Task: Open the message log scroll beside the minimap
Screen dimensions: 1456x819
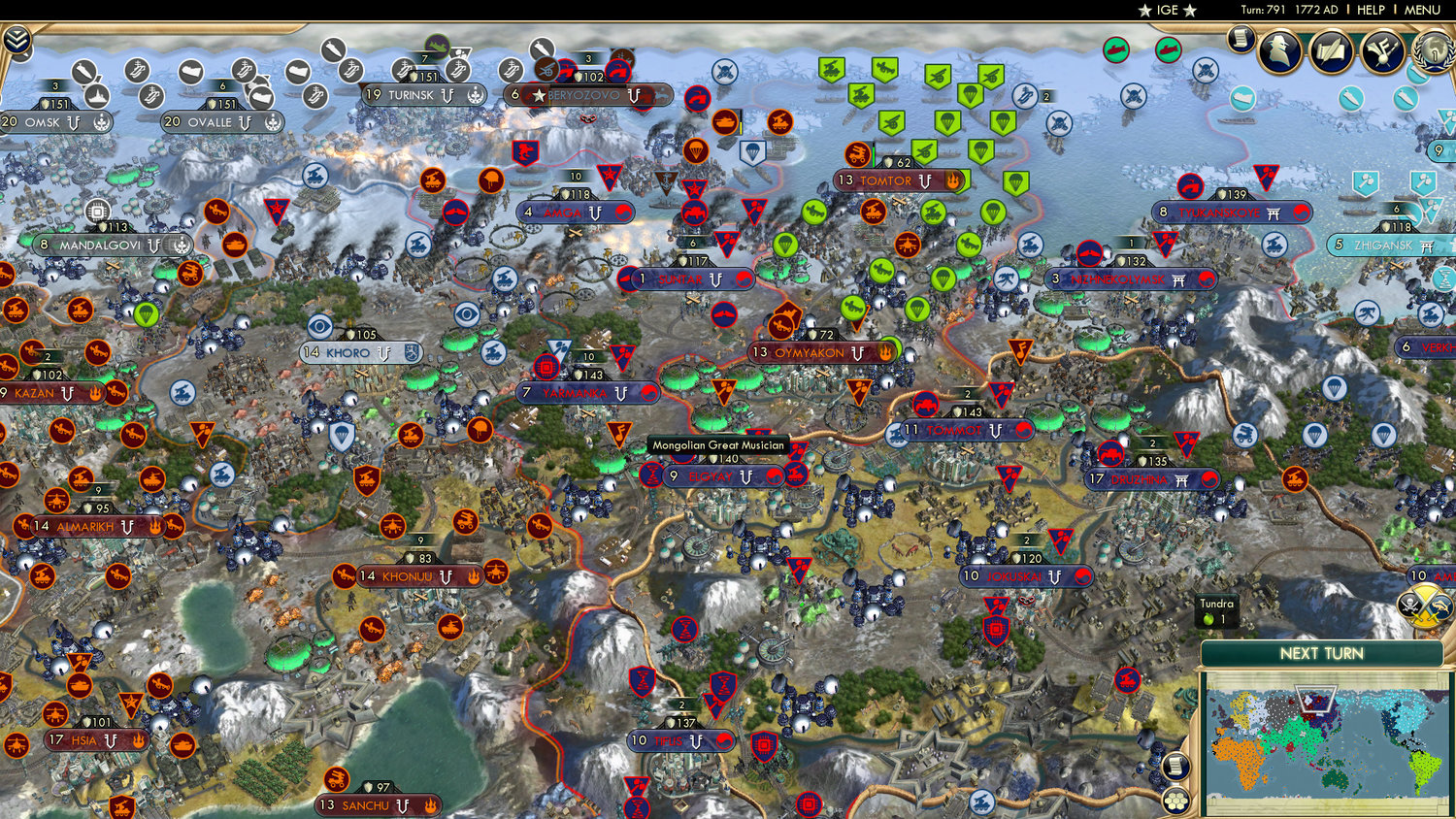Action: click(1174, 765)
